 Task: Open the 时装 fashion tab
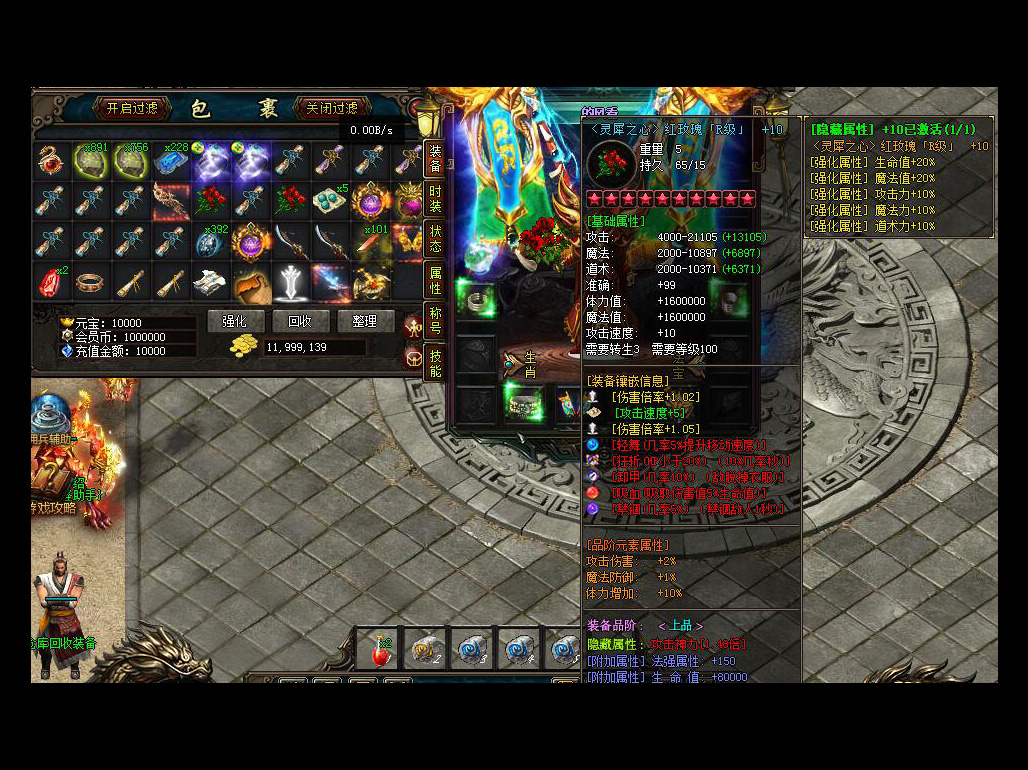[x=435, y=199]
